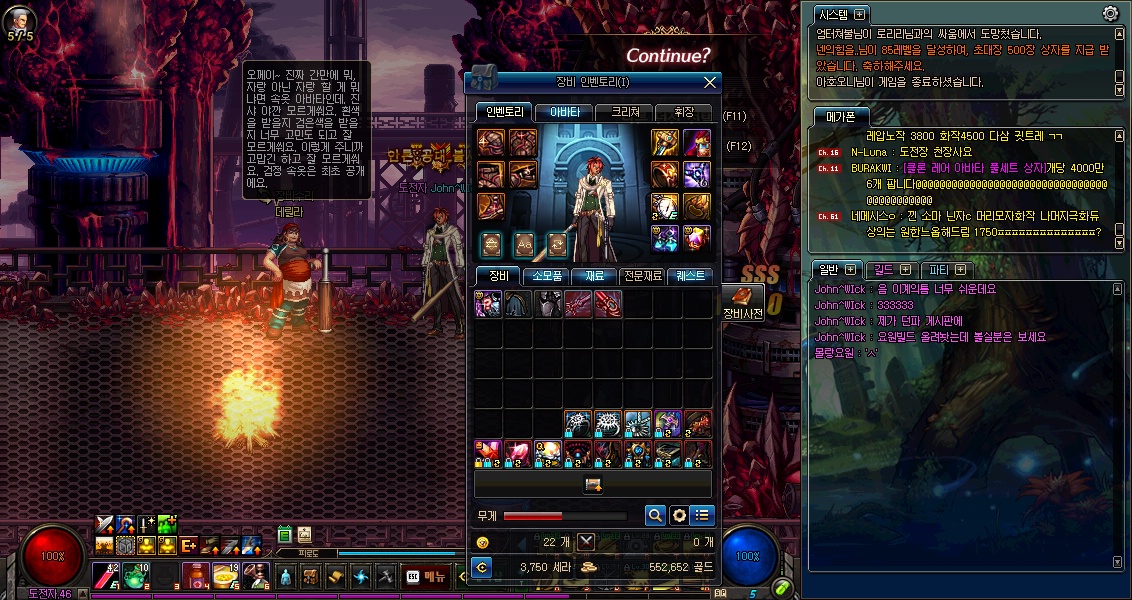Open inventory settings via the gear button
Viewport: 1132px width, 600px height.
[679, 516]
